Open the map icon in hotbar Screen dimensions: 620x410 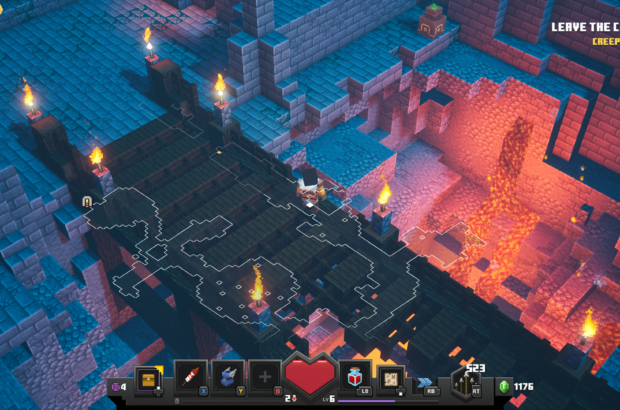[x=391, y=377]
